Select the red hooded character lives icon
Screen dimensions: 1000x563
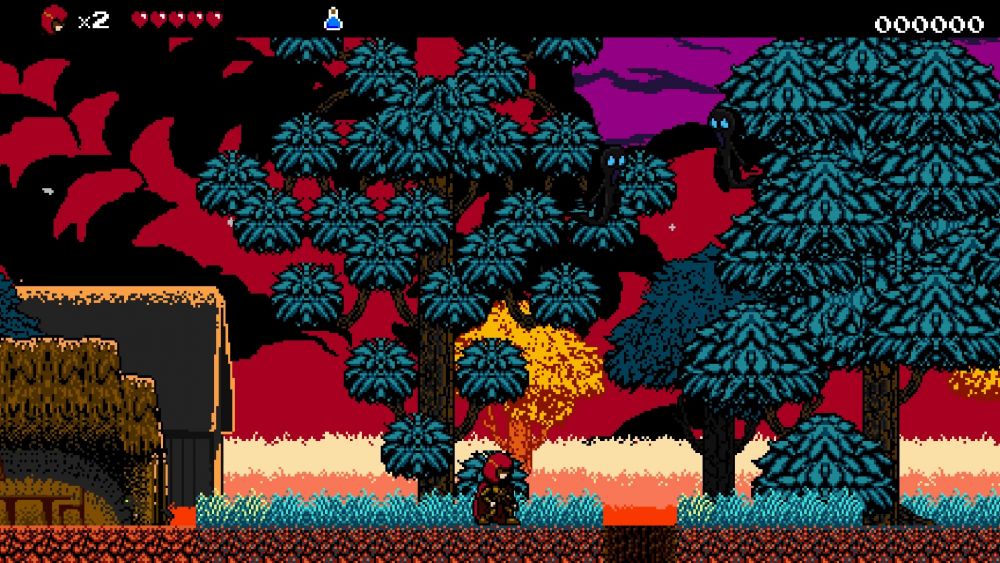pyautogui.click(x=54, y=18)
